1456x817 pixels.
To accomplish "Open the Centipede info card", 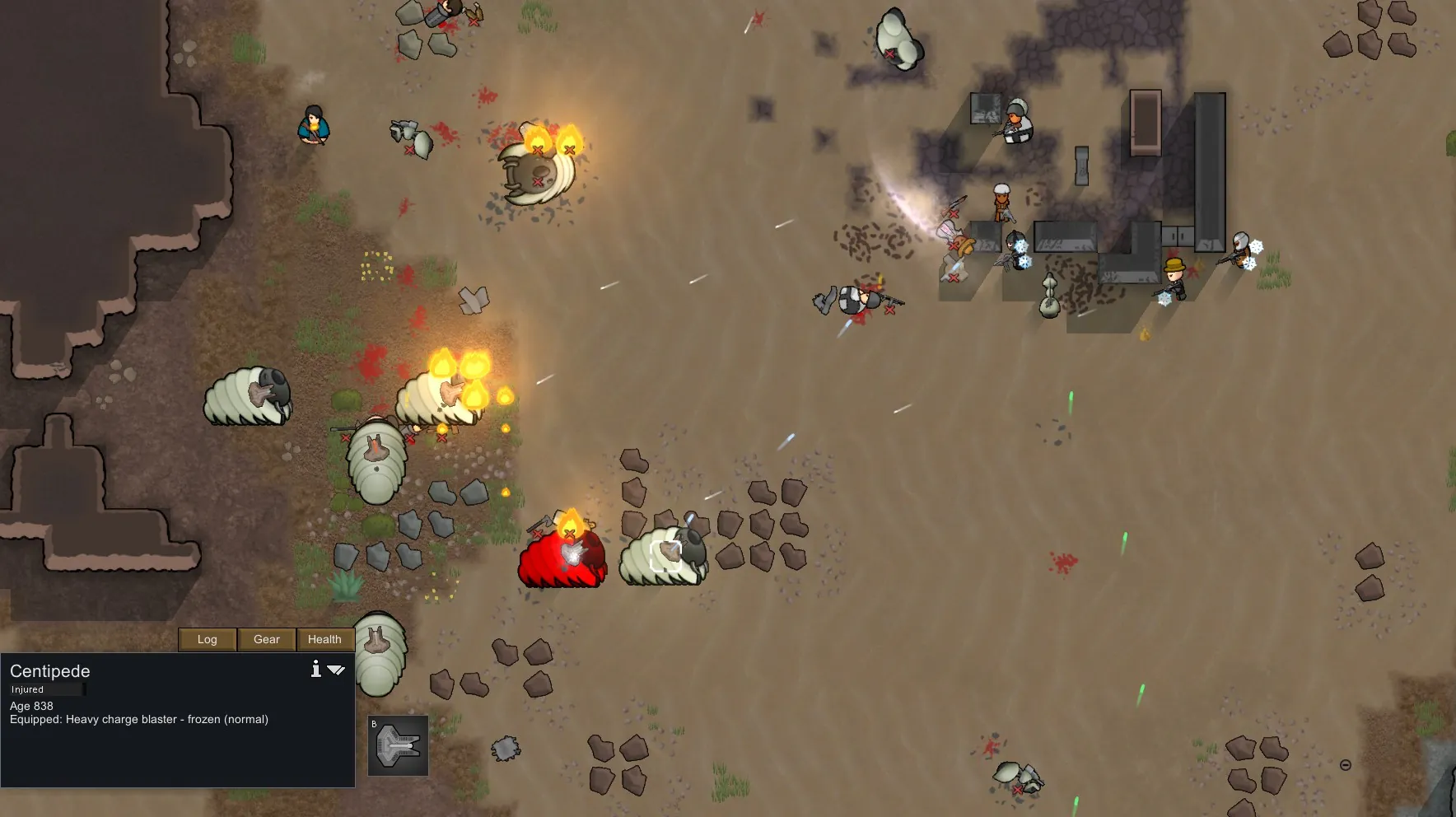I will (315, 669).
